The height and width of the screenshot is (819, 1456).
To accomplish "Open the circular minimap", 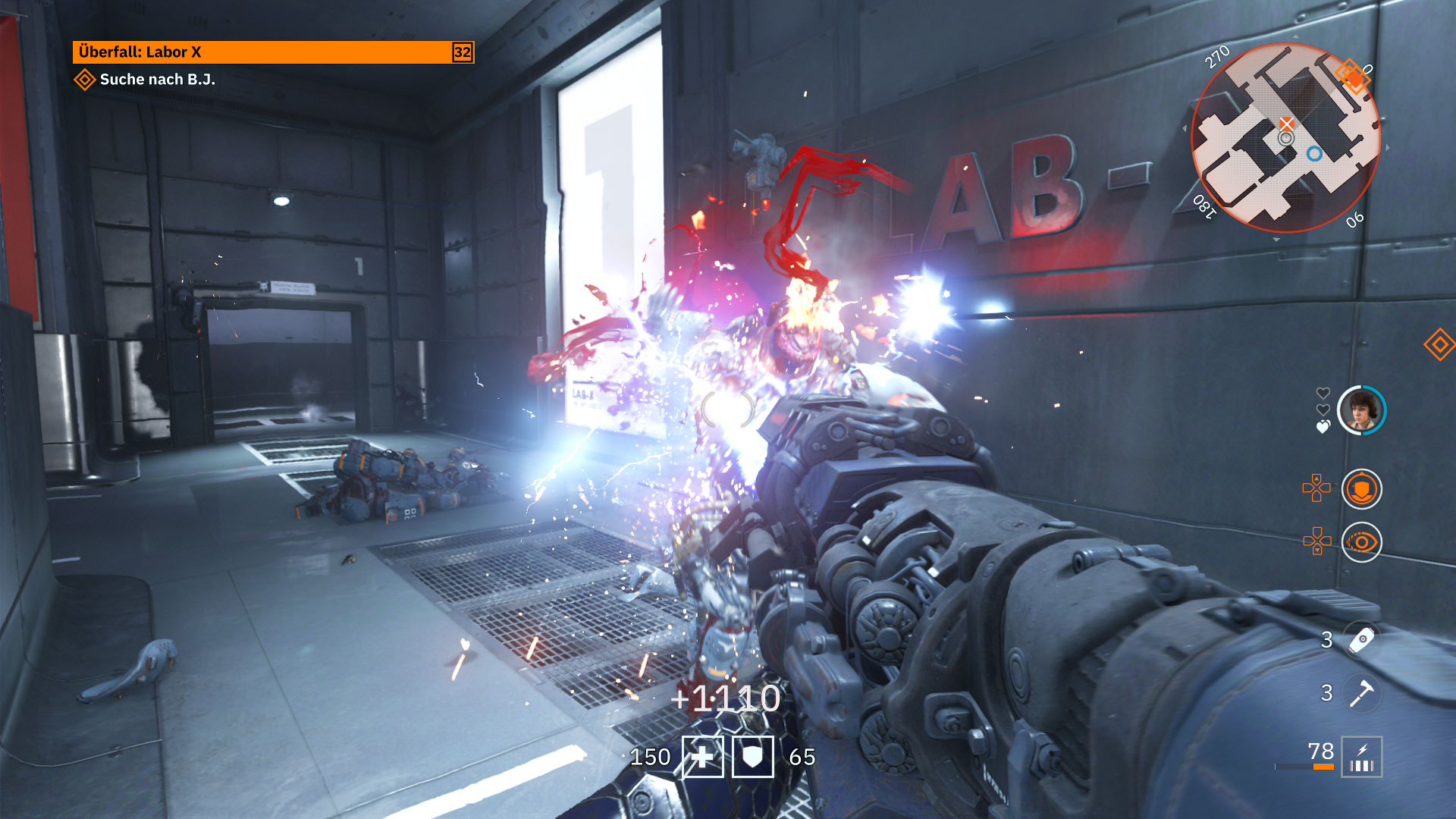I will click(1285, 139).
